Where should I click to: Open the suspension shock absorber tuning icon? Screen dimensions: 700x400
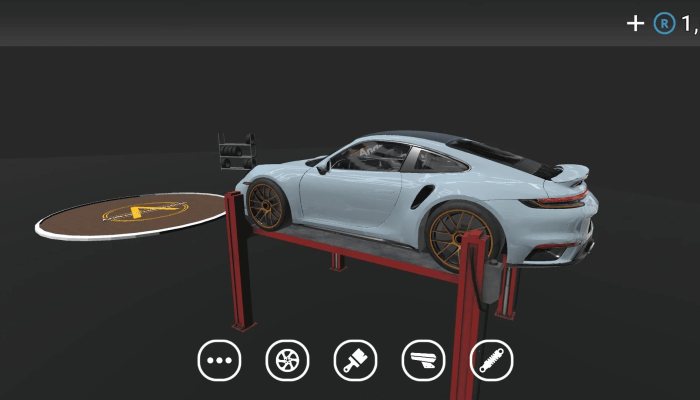tap(491, 360)
